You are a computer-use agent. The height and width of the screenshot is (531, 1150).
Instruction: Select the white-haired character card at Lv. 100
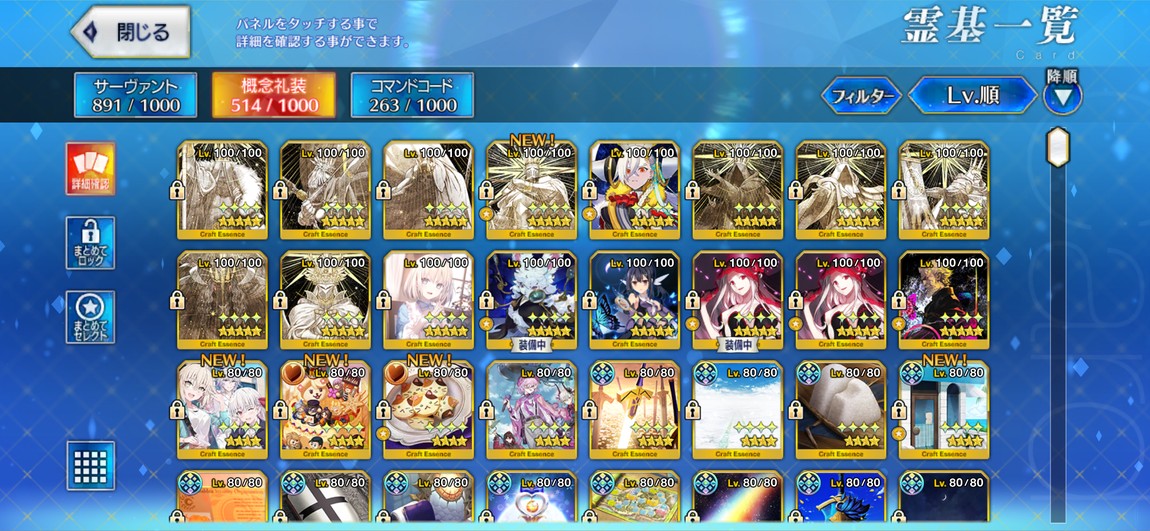click(634, 189)
